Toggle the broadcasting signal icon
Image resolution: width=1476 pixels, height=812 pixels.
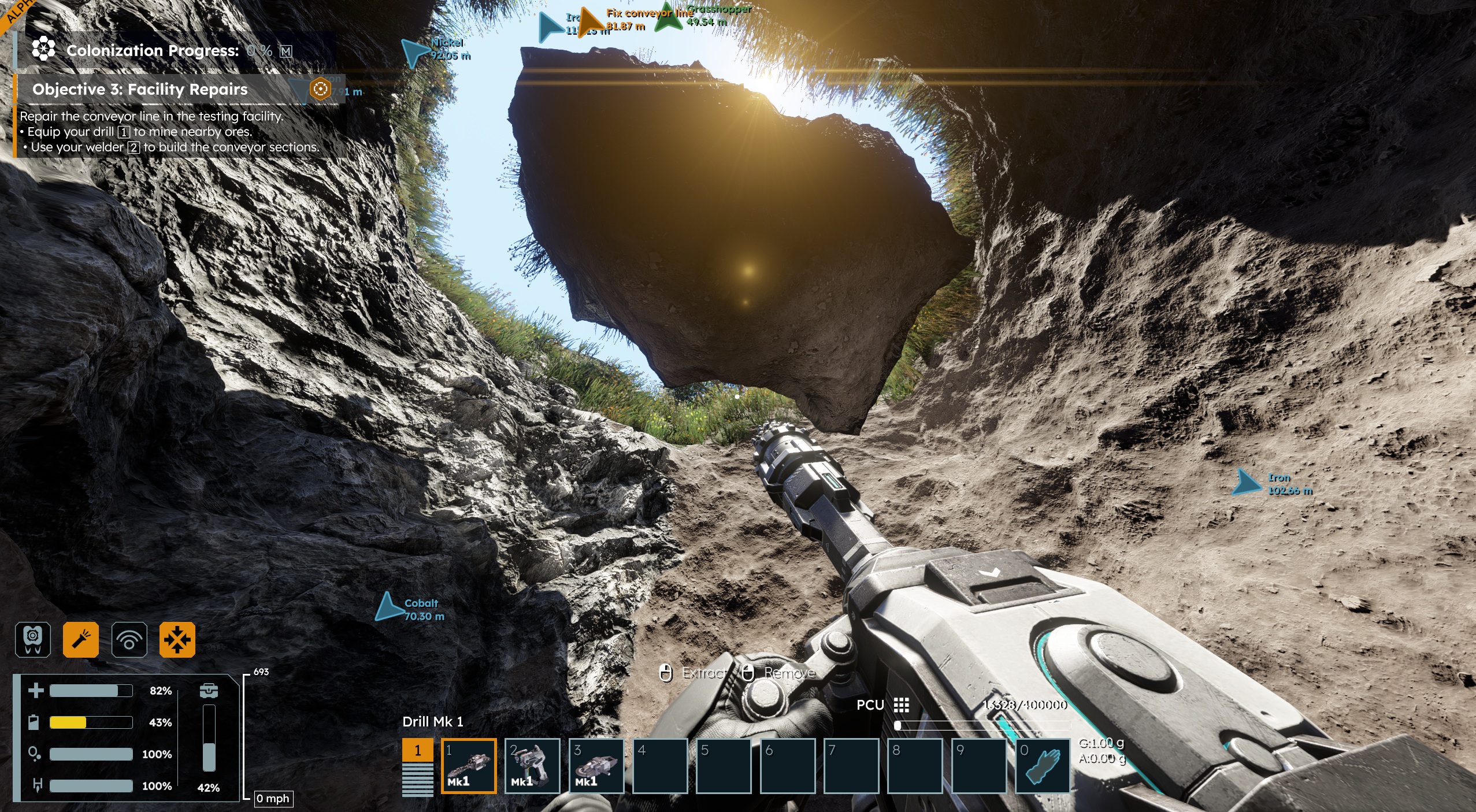129,640
